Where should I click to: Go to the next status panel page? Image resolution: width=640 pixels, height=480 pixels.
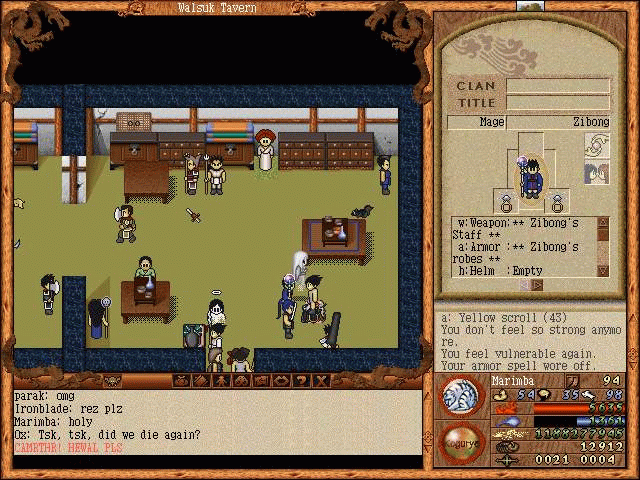tap(539, 285)
